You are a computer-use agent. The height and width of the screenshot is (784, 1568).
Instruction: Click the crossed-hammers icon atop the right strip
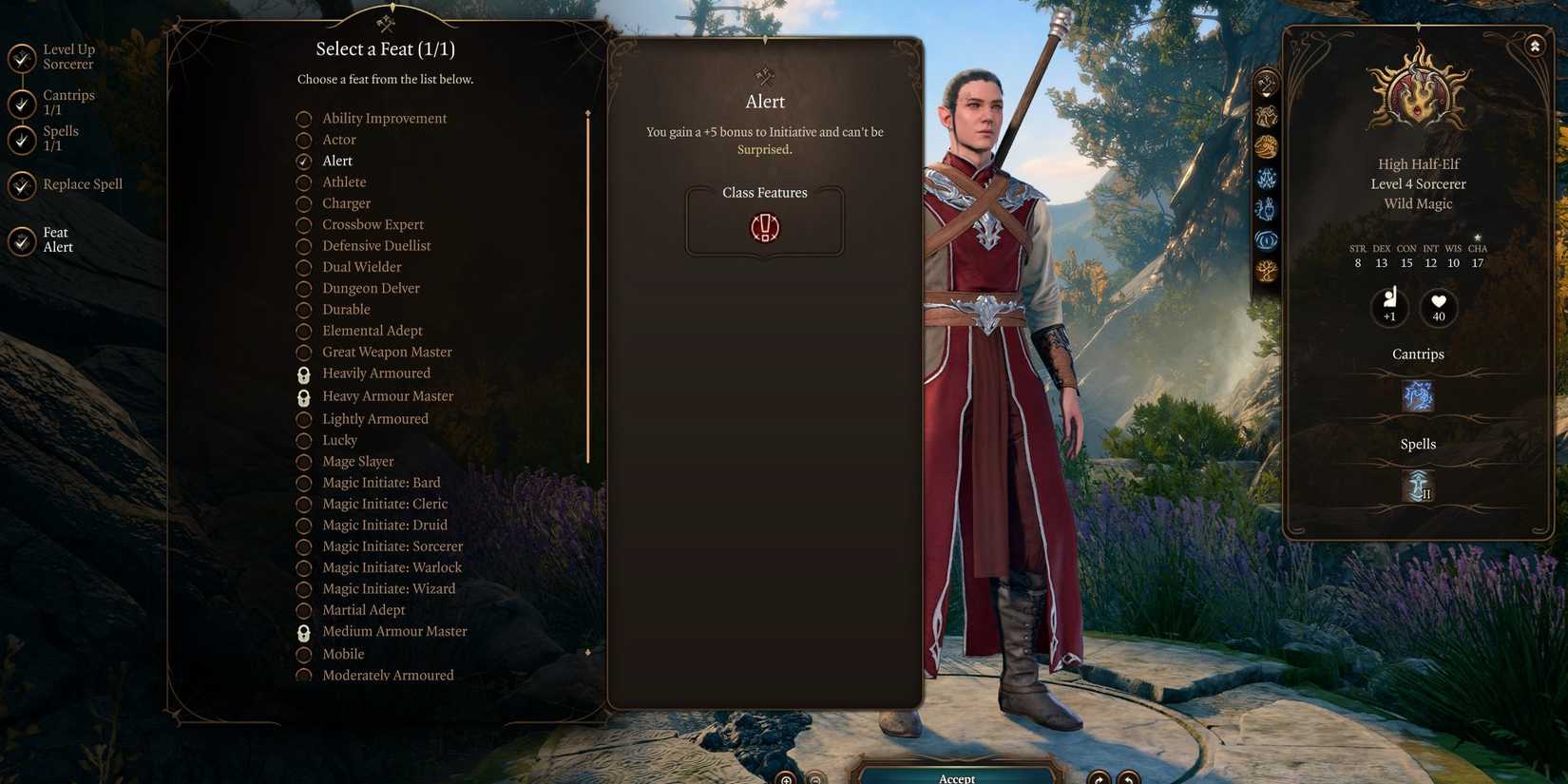(x=1267, y=84)
